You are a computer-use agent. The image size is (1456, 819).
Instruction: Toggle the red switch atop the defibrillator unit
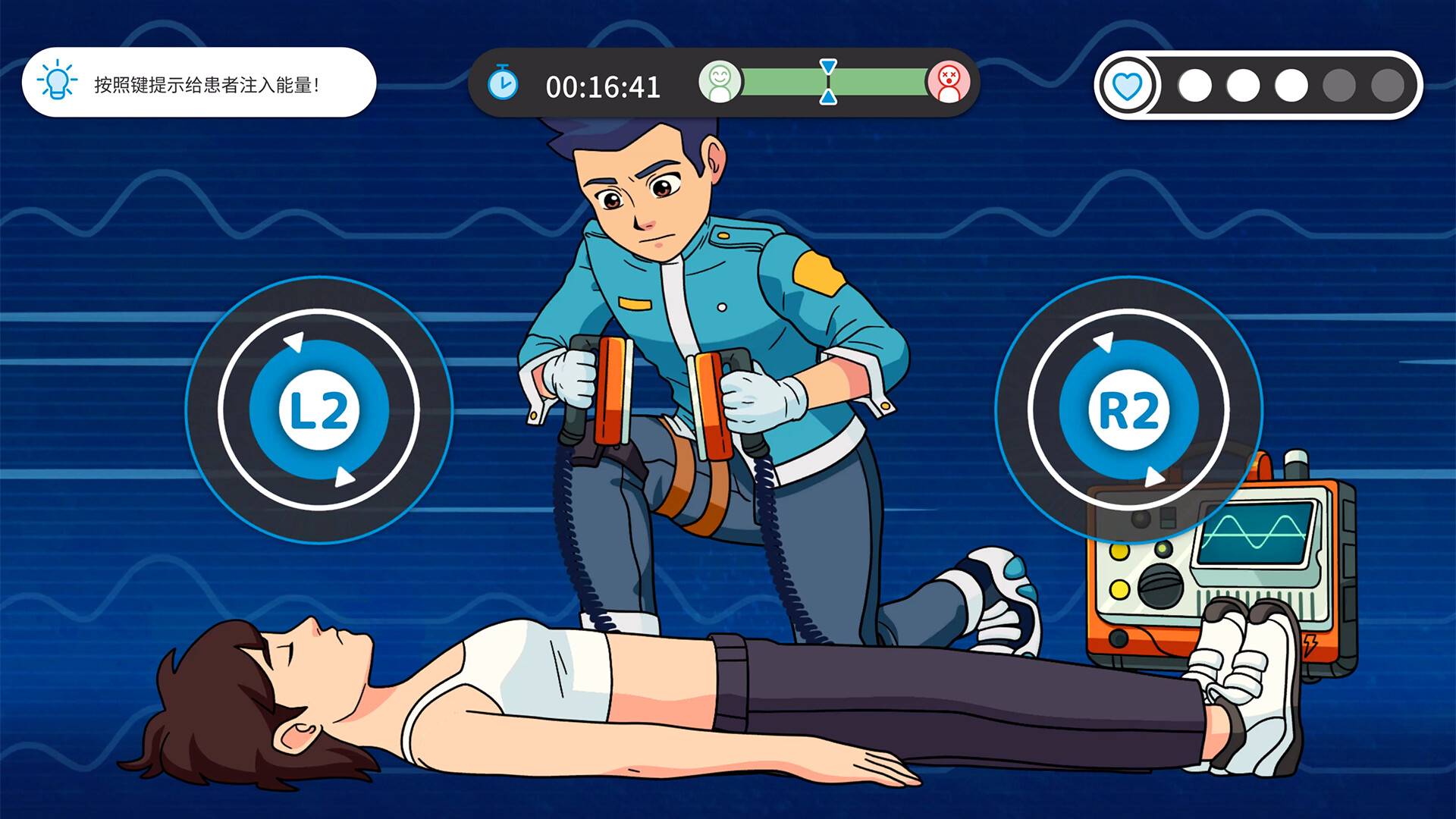click(x=1264, y=466)
